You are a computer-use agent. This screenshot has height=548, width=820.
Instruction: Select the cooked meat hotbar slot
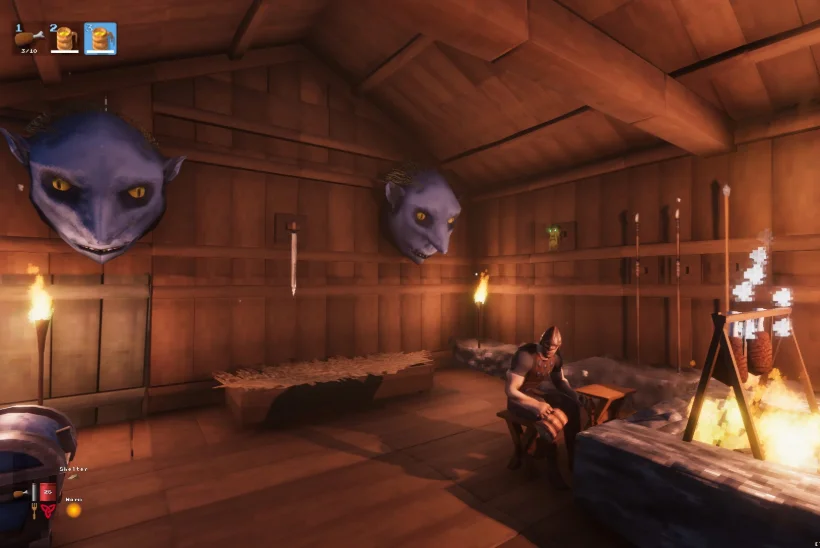(26, 39)
